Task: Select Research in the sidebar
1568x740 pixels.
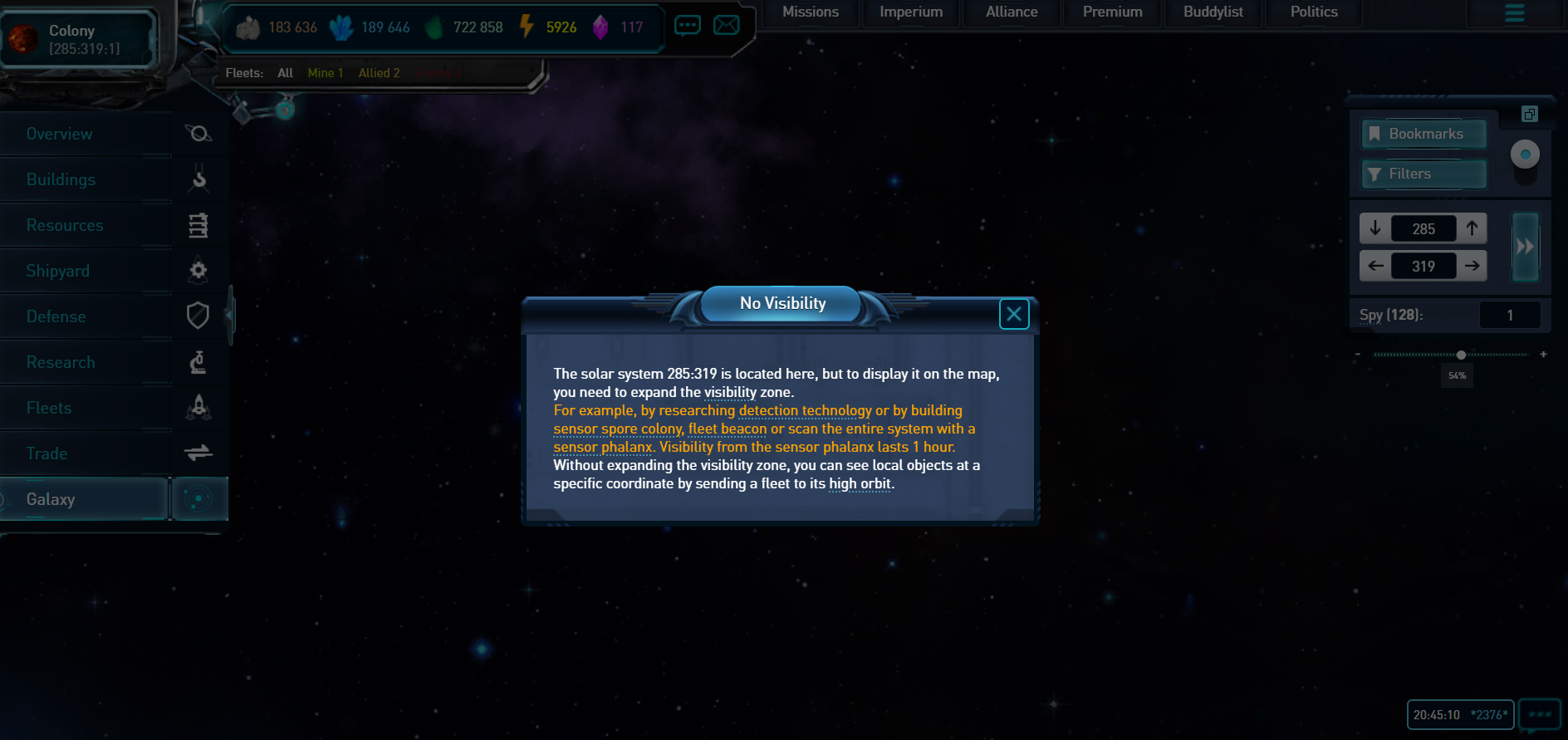Action: tap(61, 362)
